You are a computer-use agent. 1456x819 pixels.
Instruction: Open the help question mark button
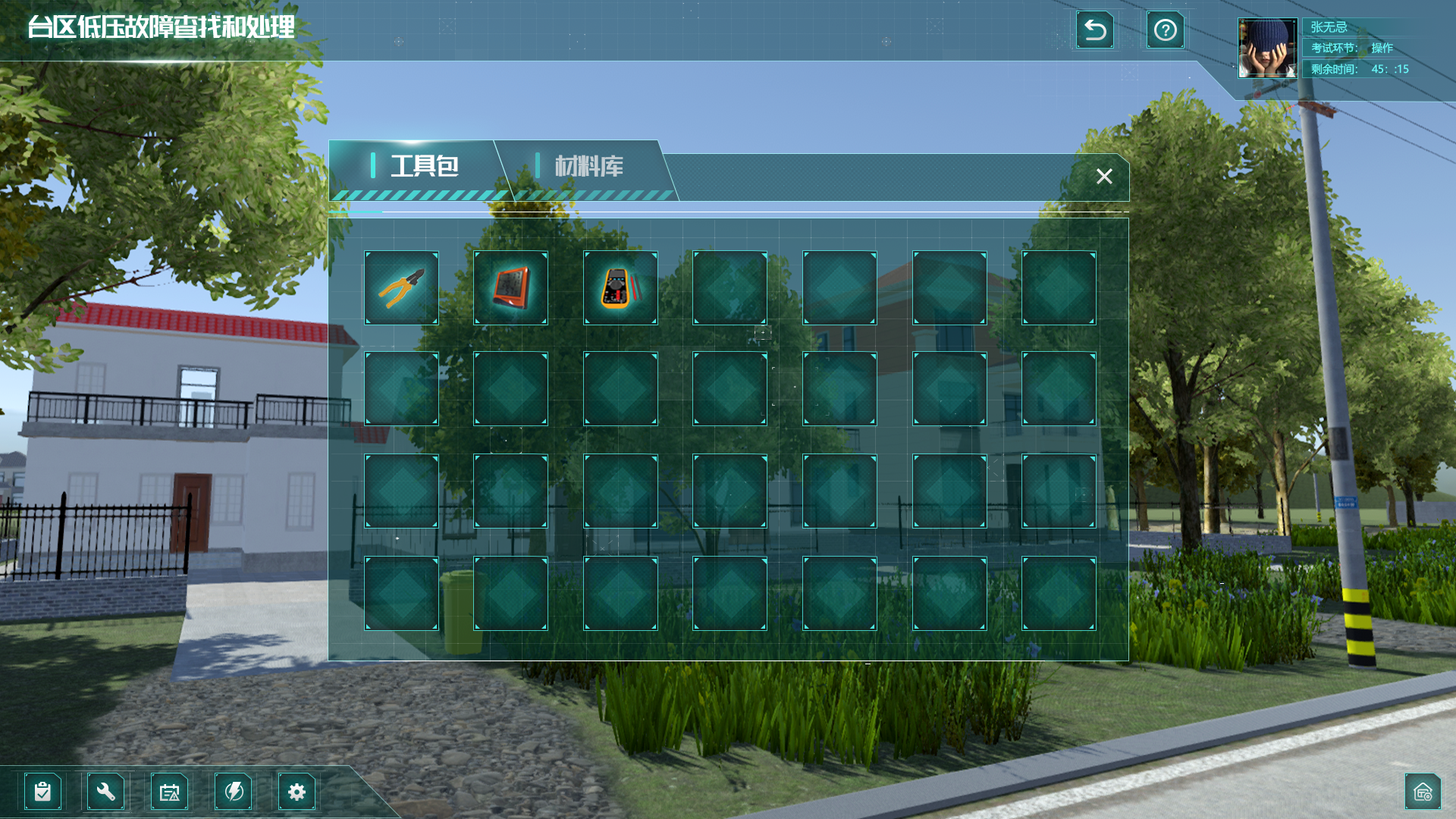pyautogui.click(x=1165, y=30)
